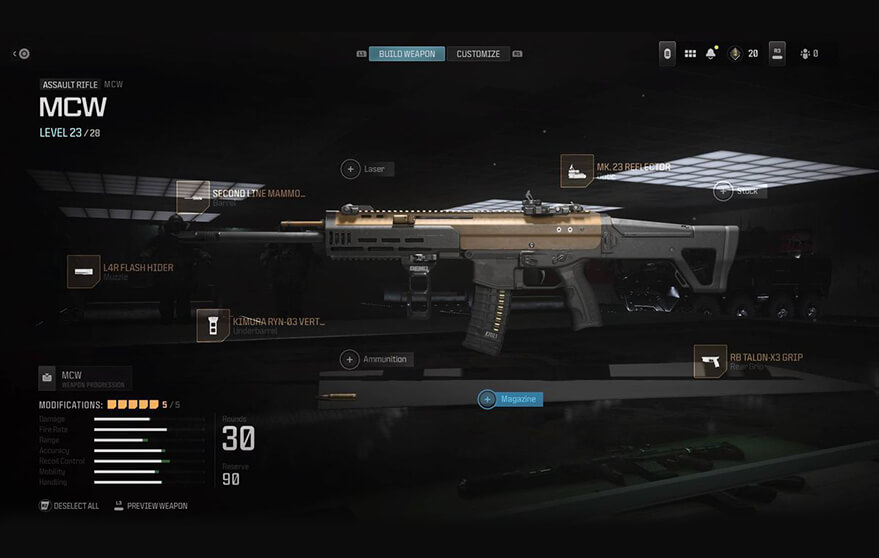Open the Customize tab
This screenshot has width=879, height=558.
[478, 54]
